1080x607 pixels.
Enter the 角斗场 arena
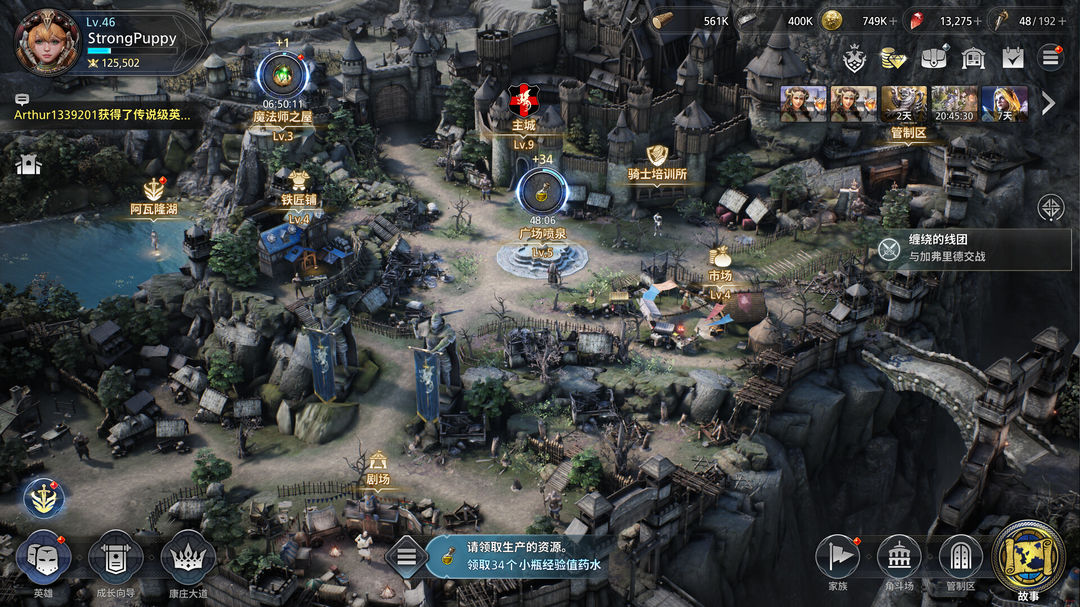[x=899, y=558]
